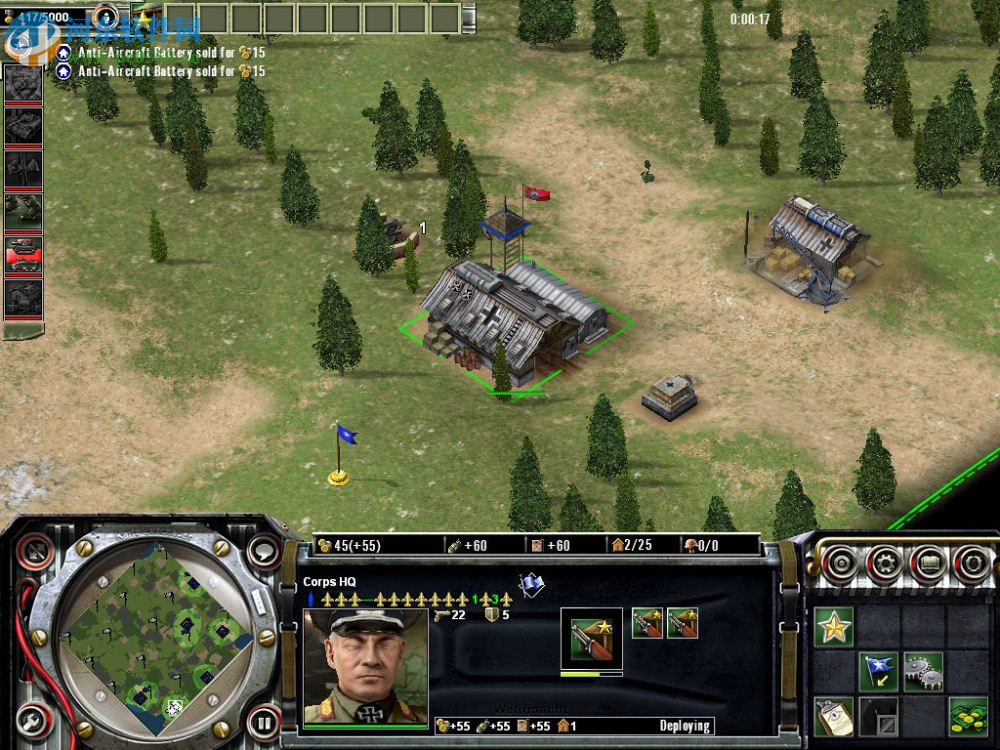Screen dimensions: 1000x750
Task: Open the book button in the top row
Action: click(x=928, y=565)
